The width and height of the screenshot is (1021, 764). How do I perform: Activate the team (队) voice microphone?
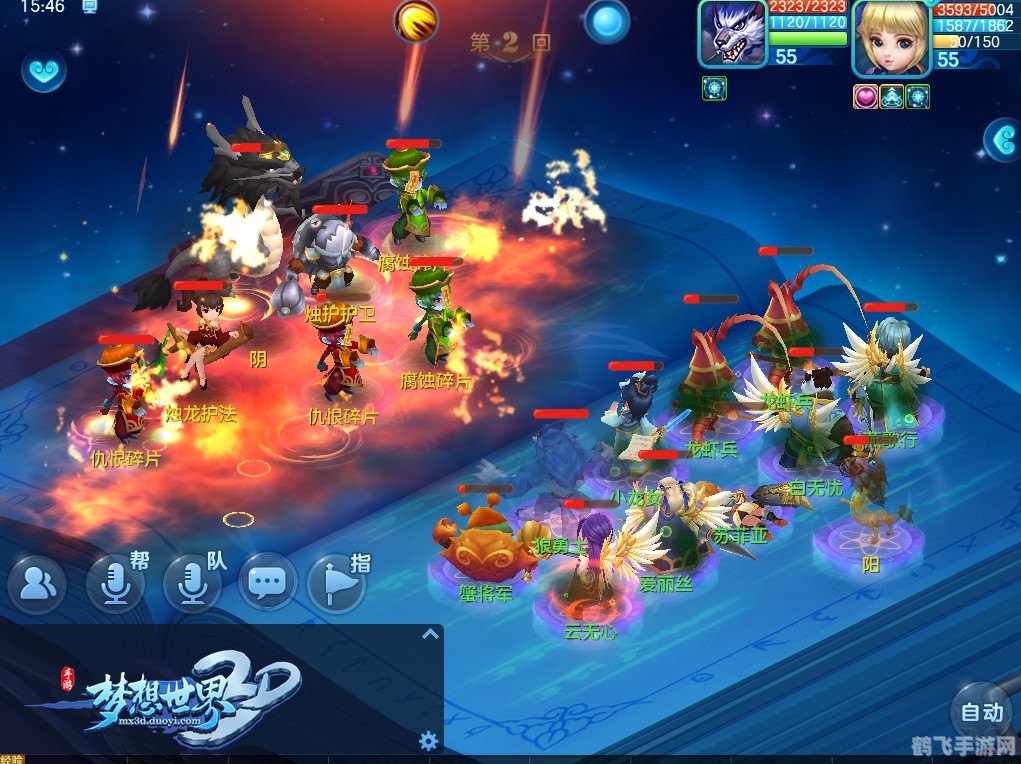(192, 584)
